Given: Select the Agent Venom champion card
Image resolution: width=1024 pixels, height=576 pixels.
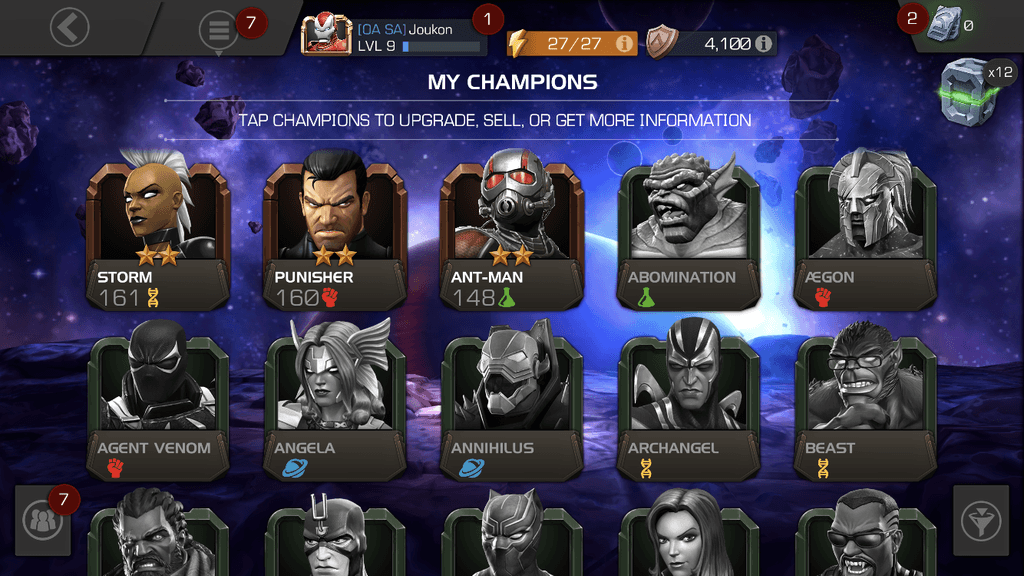Looking at the screenshot, I should click(158, 406).
